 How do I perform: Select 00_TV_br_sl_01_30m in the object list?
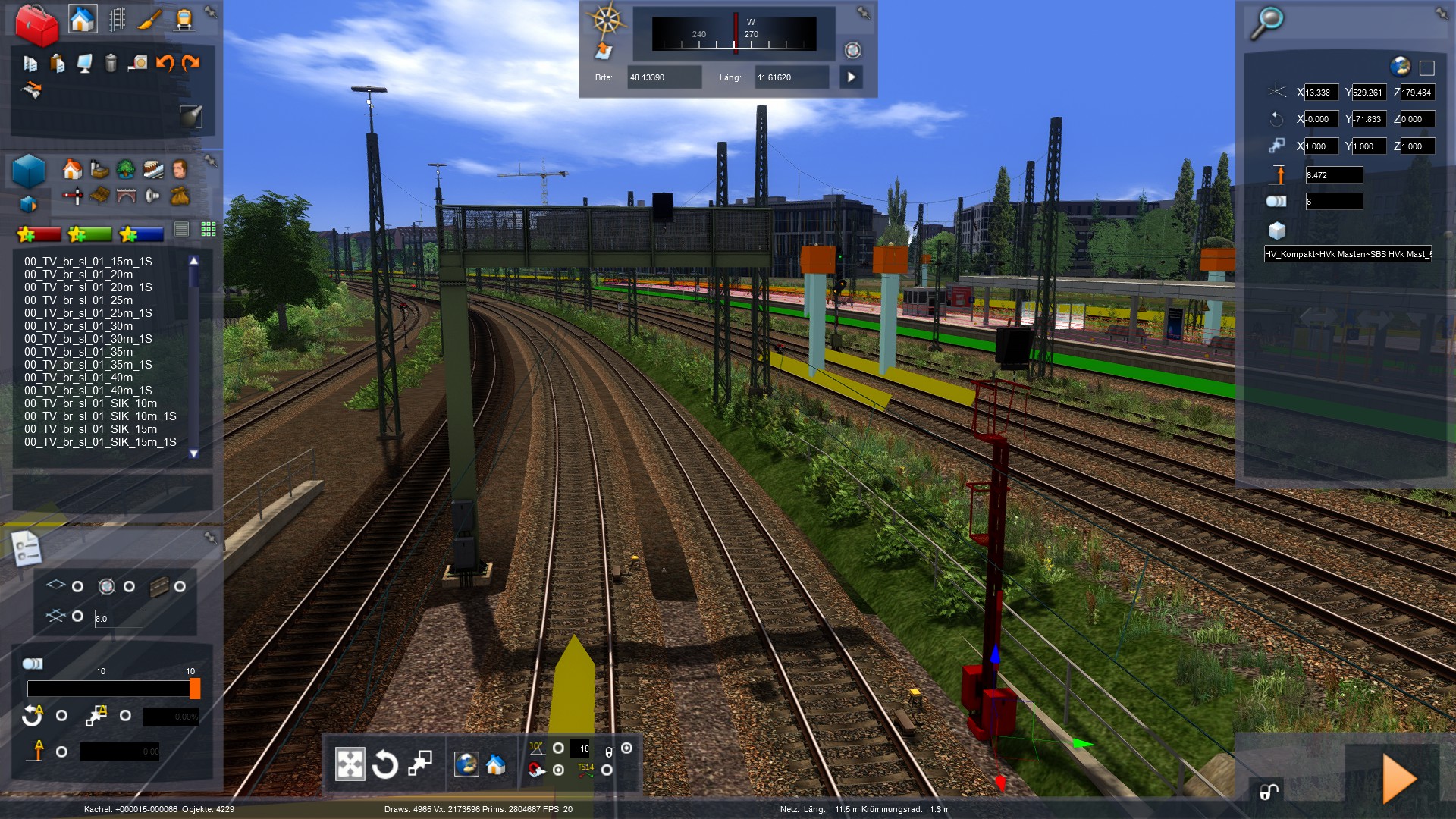[78, 326]
